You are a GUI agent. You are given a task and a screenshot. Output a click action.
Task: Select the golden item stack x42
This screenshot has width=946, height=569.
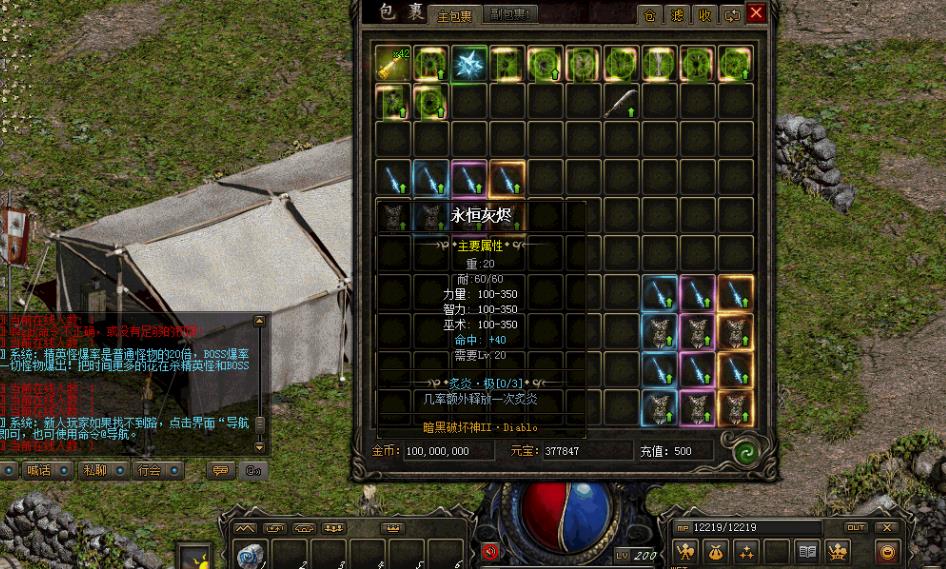click(393, 63)
